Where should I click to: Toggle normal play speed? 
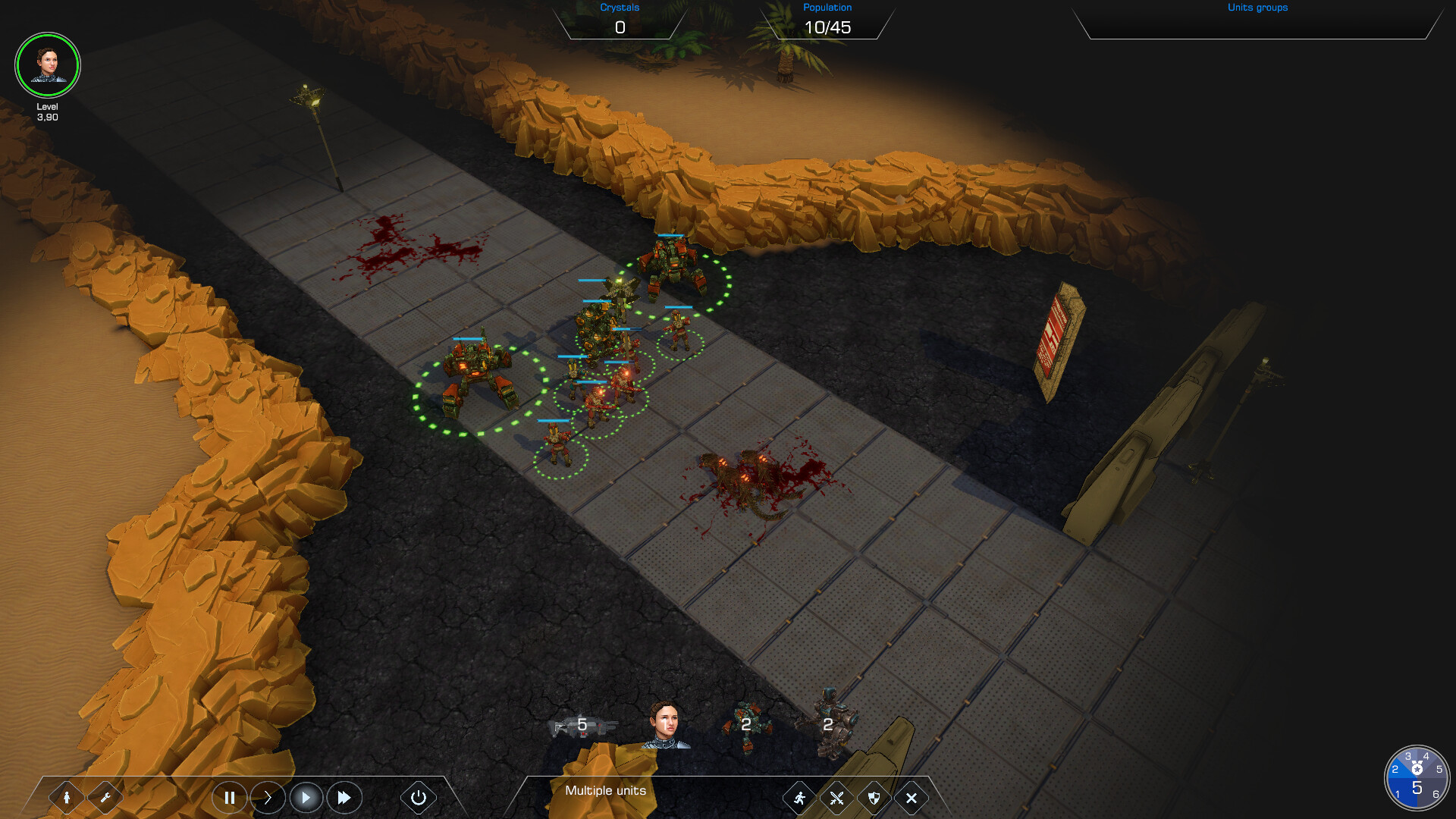coord(306,798)
